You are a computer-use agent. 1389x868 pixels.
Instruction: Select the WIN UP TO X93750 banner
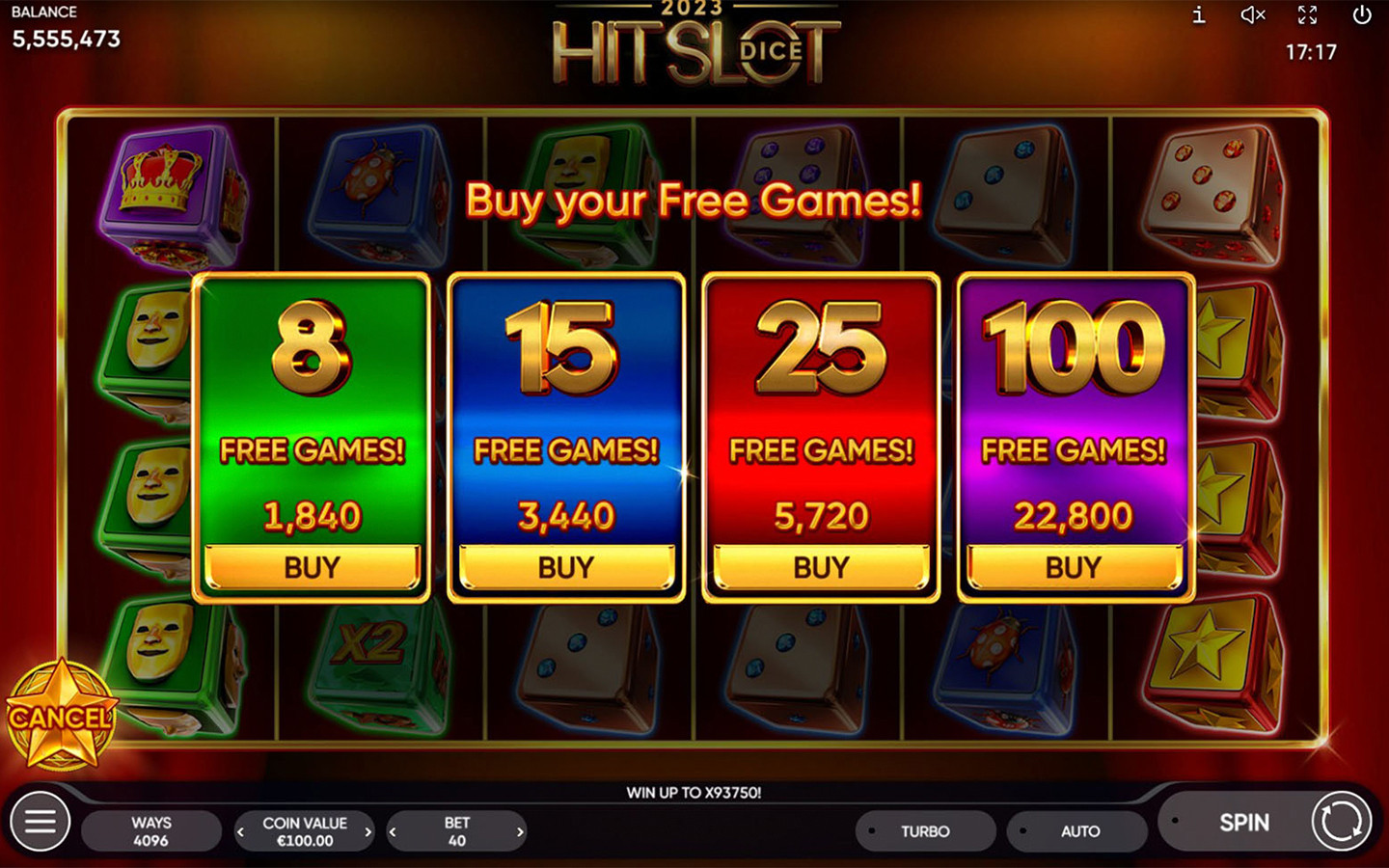click(x=694, y=793)
